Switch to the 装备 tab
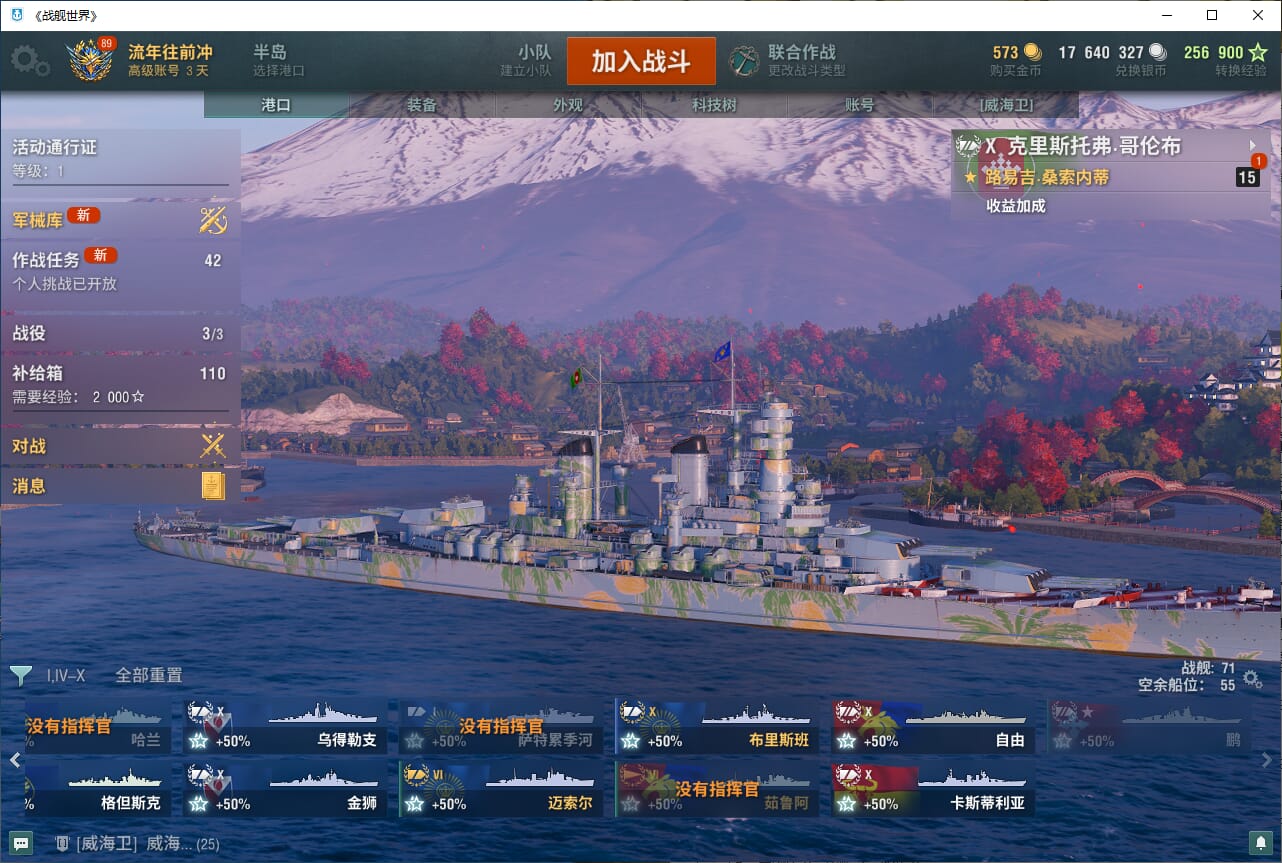Viewport: 1282px width, 863px height. click(x=422, y=105)
